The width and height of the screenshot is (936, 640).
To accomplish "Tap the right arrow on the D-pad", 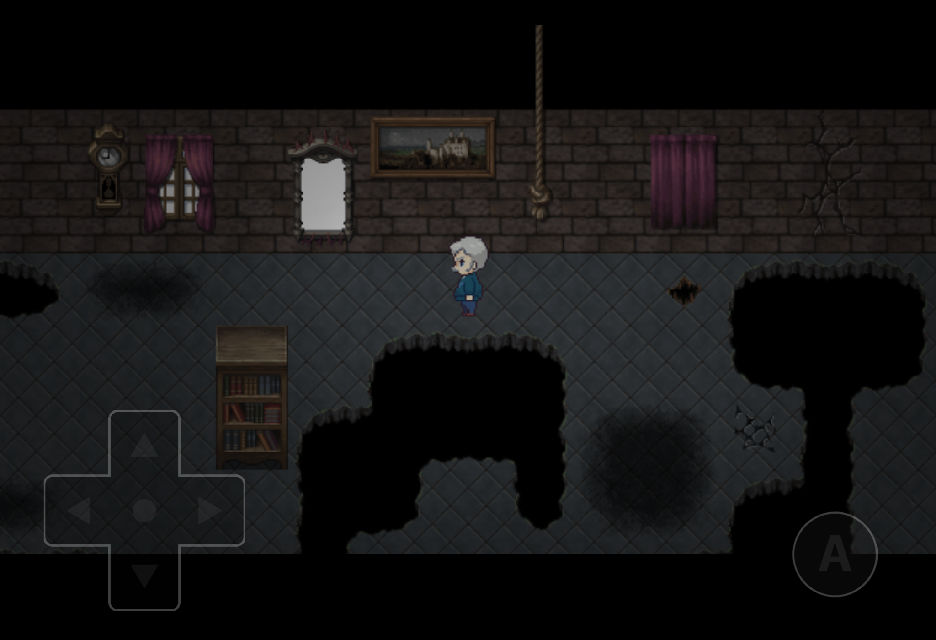I will coord(209,511).
